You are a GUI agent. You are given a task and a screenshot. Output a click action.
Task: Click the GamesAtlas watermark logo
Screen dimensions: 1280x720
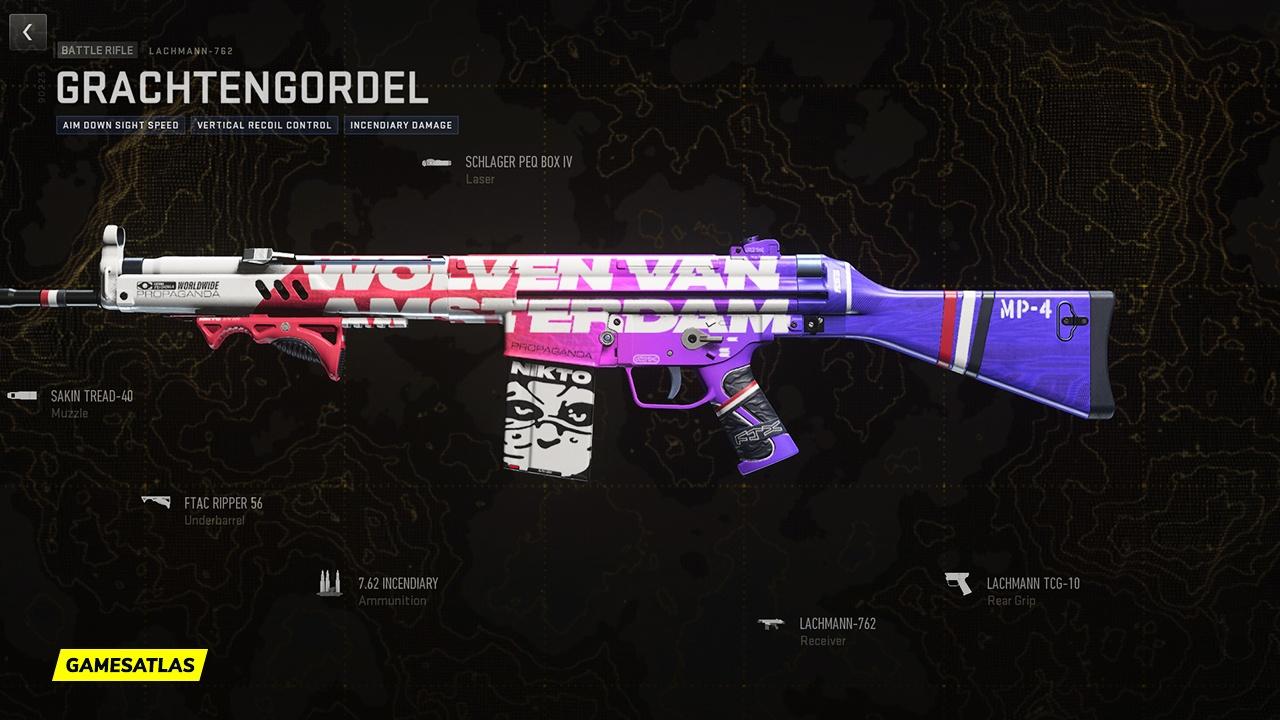pyautogui.click(x=130, y=664)
